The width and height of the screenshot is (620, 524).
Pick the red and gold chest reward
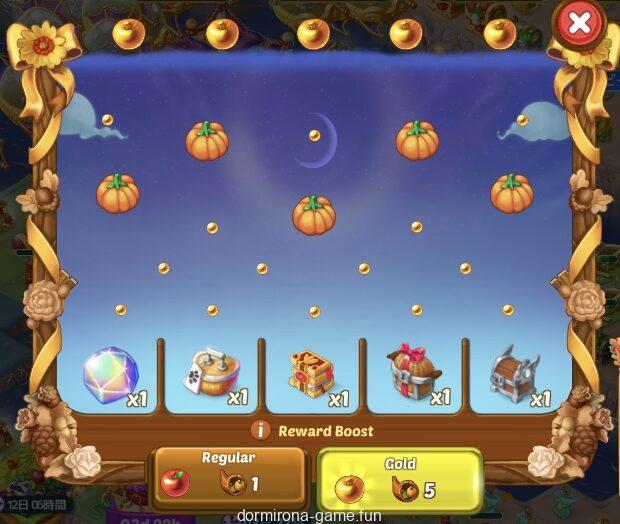(314, 376)
